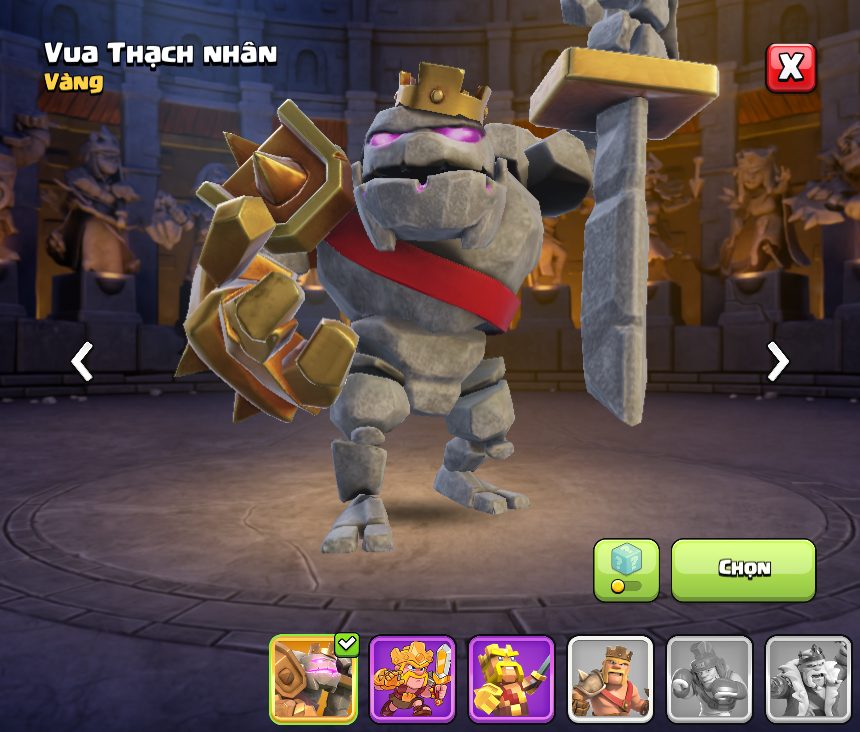Choose the golden-armored king with sword thumbnail
Image resolution: width=860 pixels, height=732 pixels.
coord(412,679)
